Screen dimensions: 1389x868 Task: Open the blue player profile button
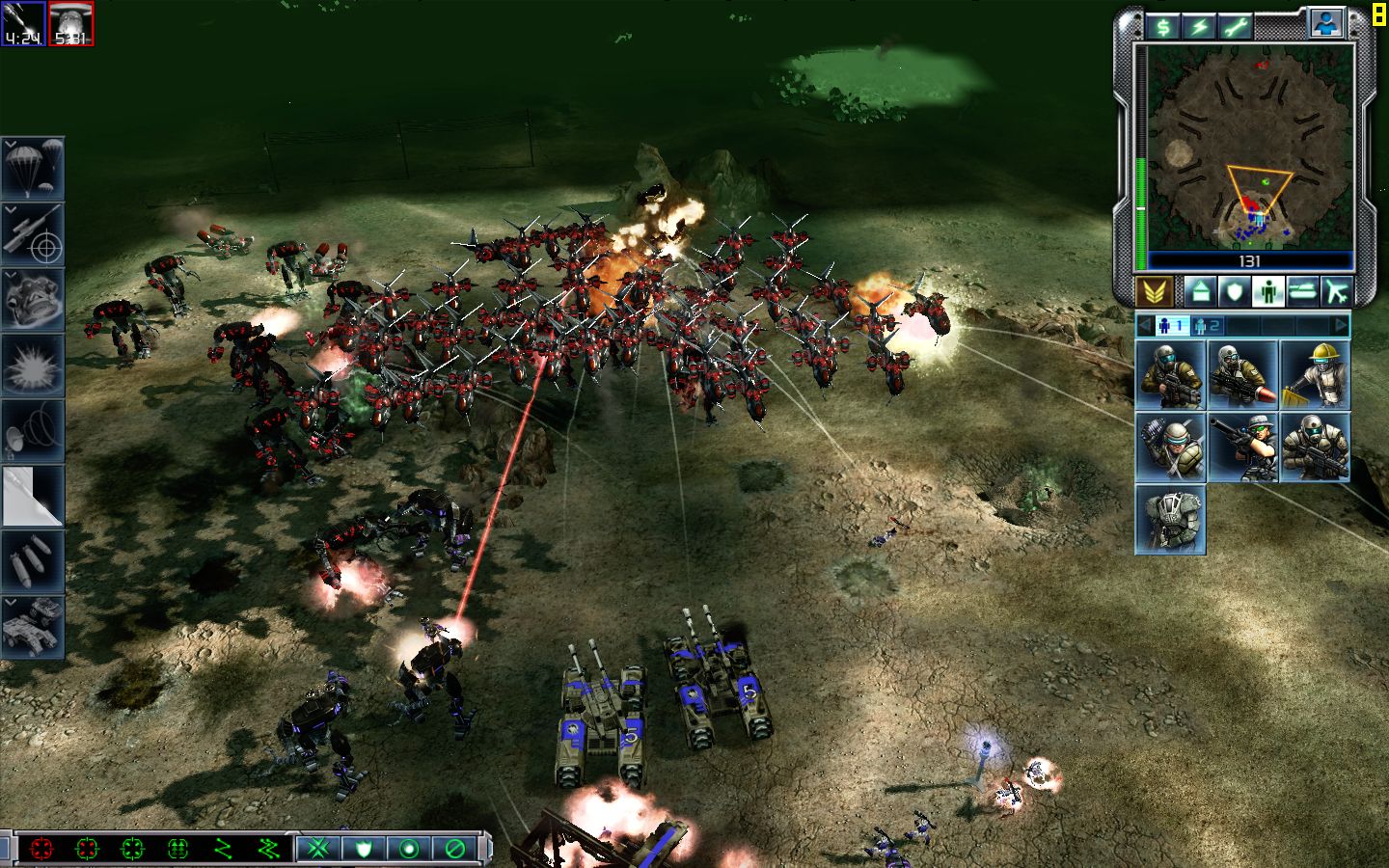pos(1327,23)
